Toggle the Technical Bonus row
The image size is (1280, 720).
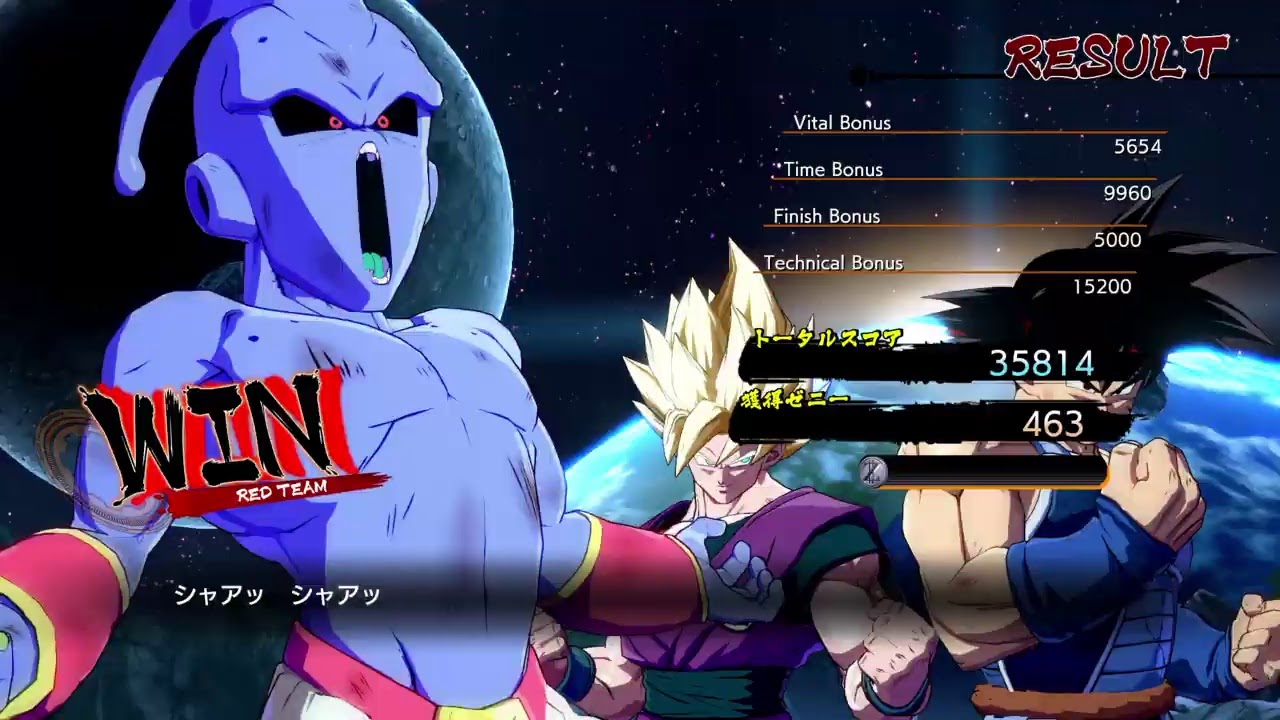pos(833,262)
